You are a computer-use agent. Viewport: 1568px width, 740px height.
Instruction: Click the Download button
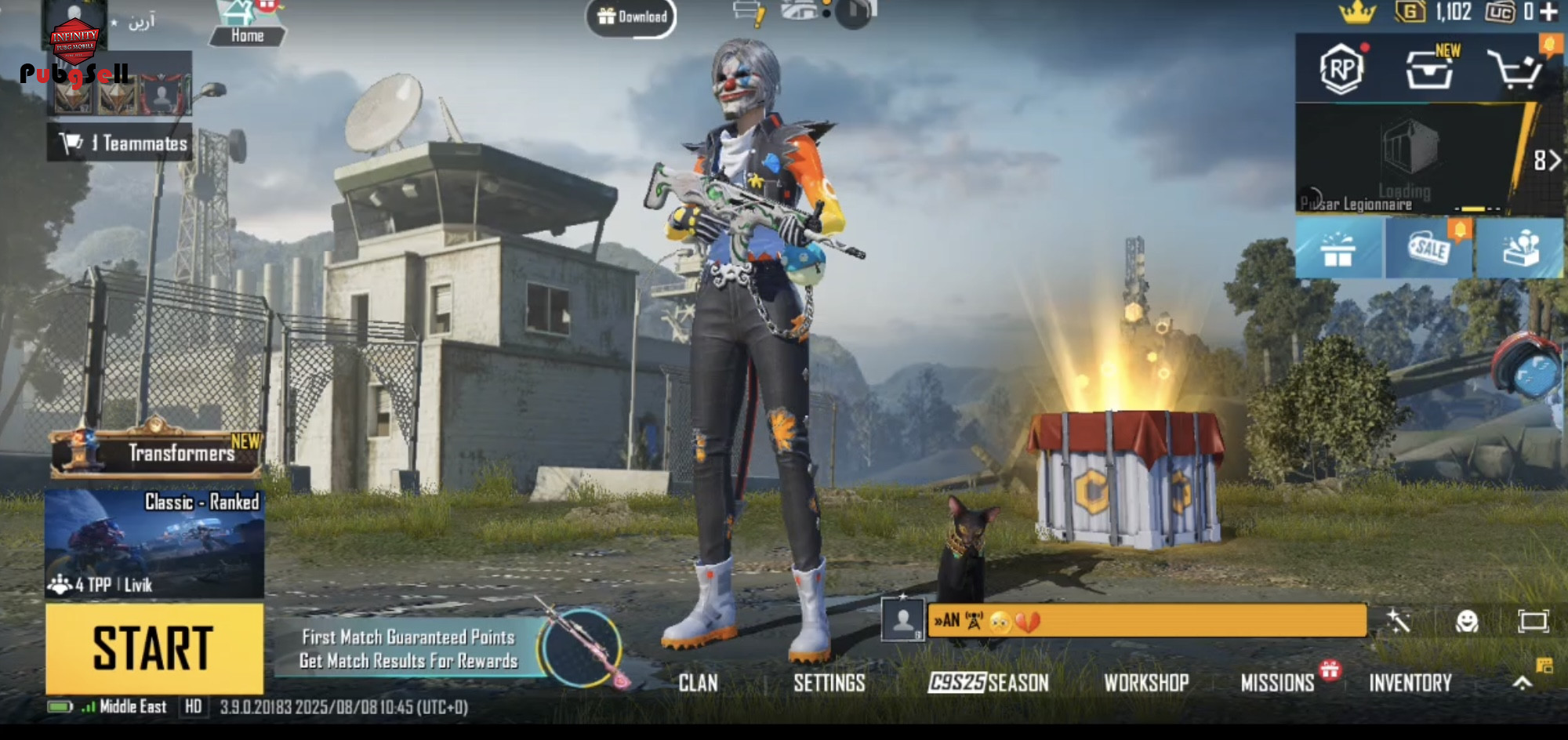tap(632, 16)
